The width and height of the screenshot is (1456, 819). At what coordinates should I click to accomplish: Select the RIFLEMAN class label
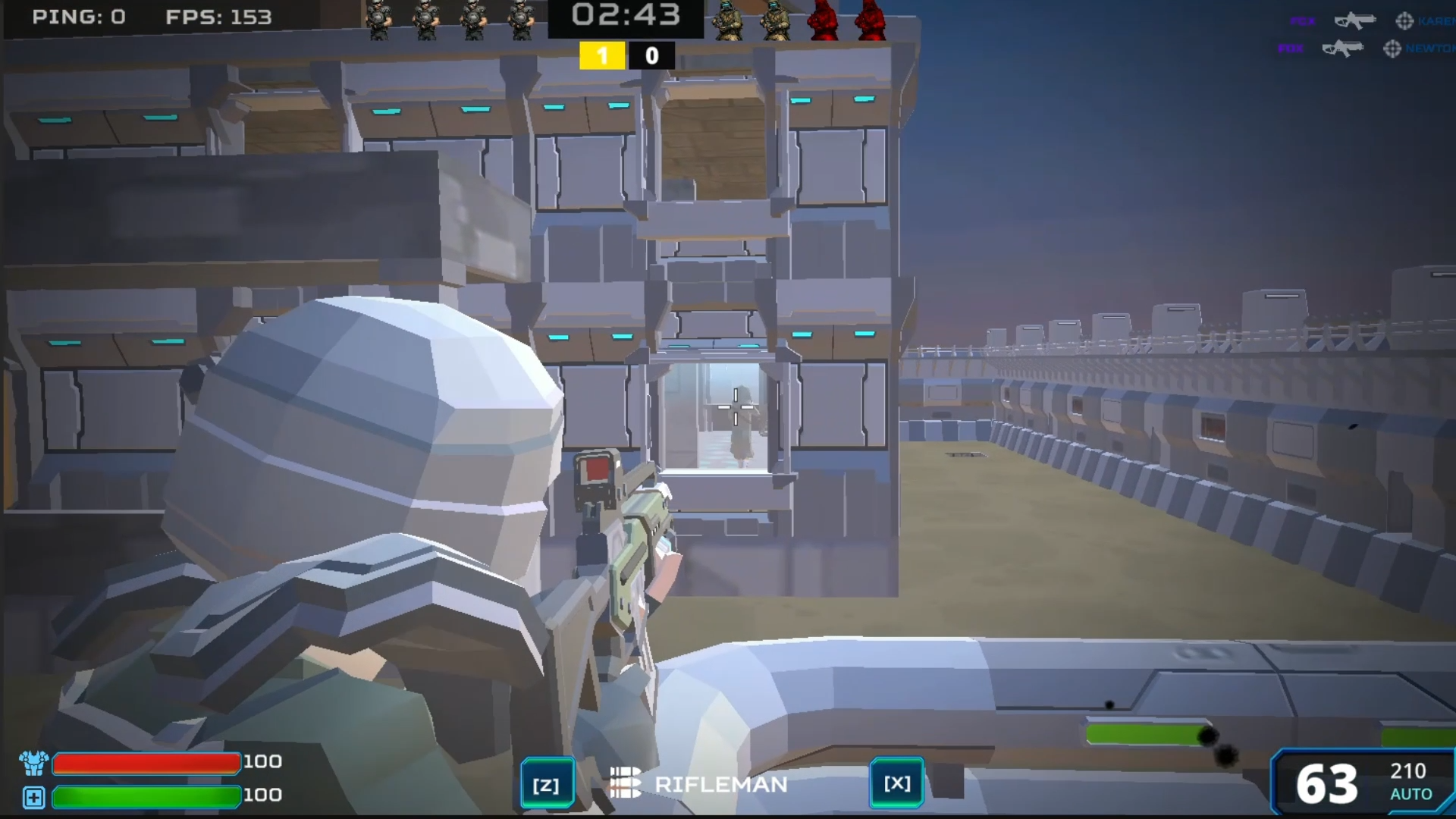(720, 784)
